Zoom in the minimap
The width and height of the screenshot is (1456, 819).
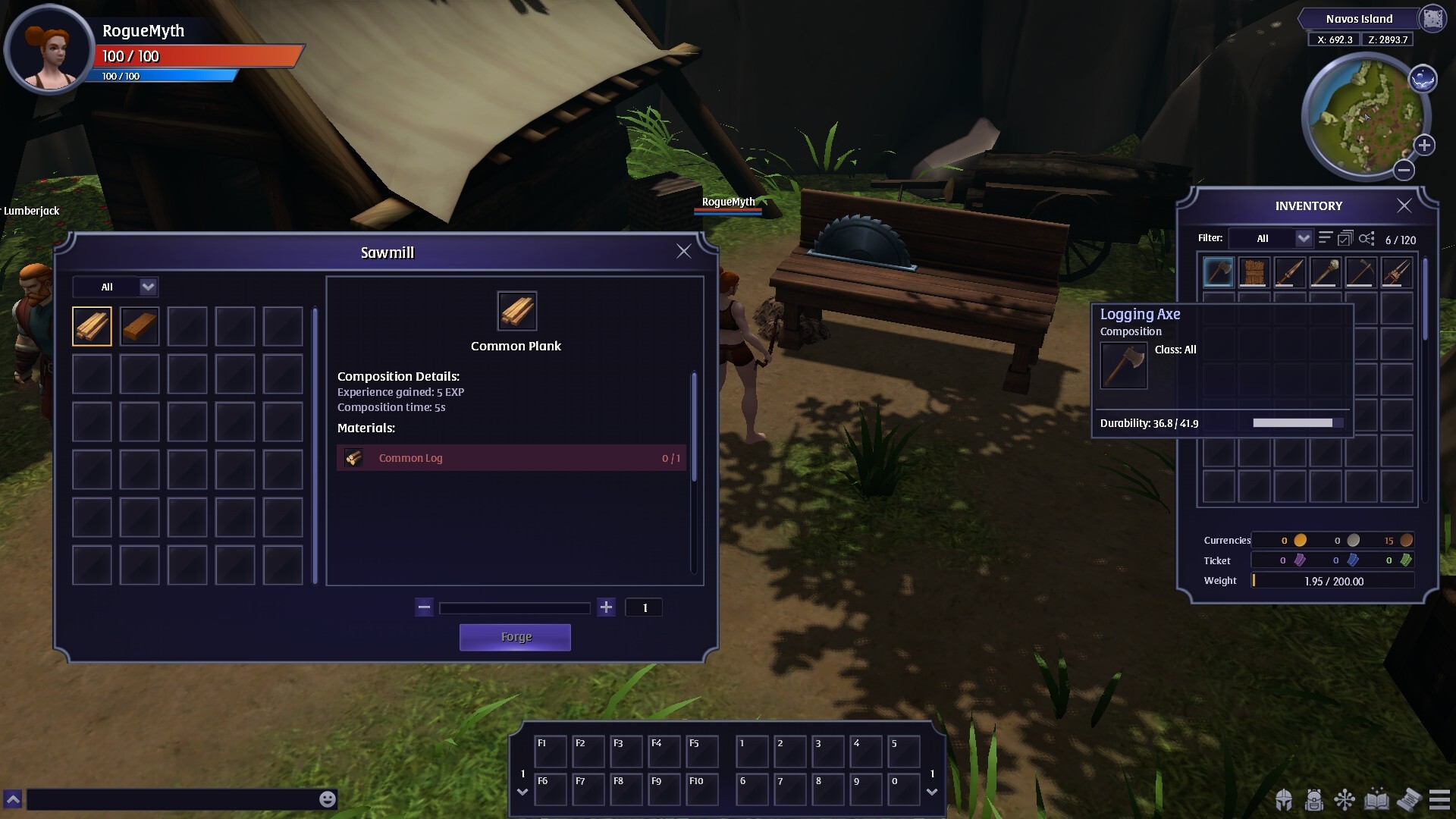(x=1424, y=145)
